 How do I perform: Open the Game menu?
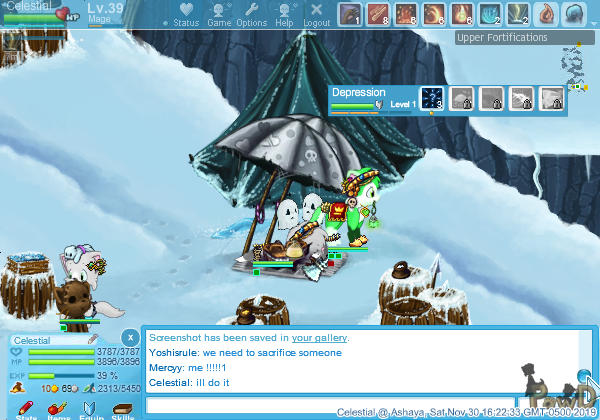[x=219, y=15]
